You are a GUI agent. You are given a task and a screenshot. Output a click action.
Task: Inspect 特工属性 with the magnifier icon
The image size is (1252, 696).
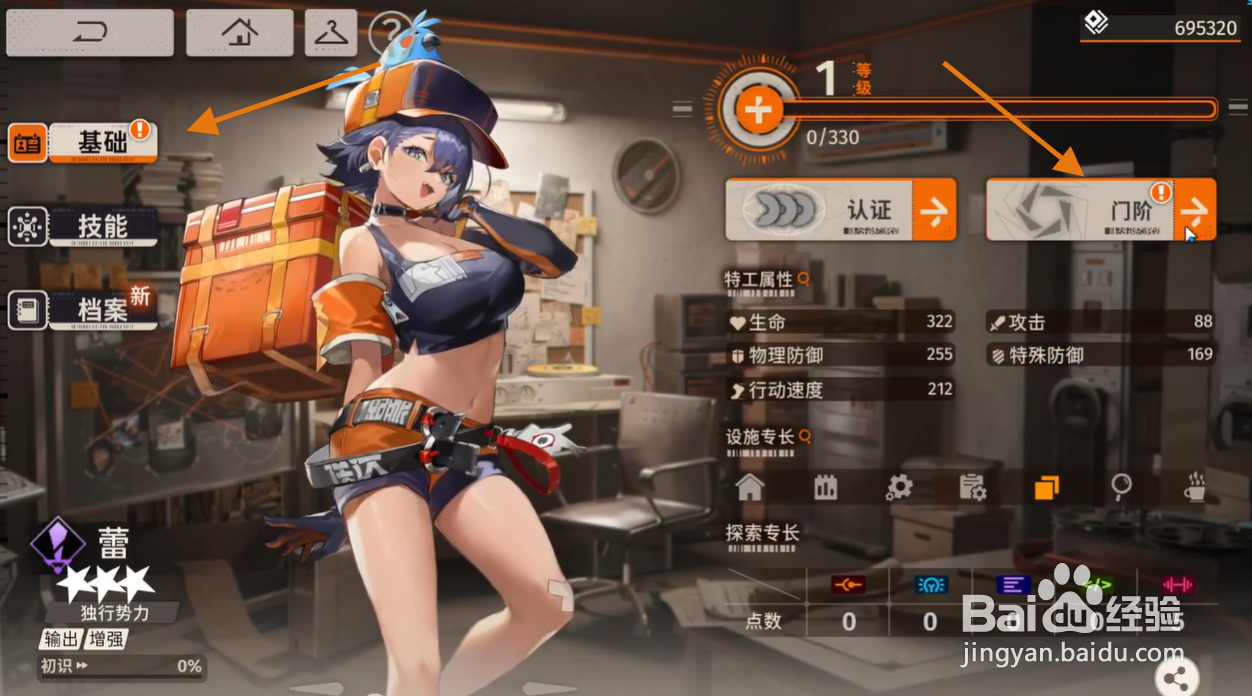(x=802, y=279)
